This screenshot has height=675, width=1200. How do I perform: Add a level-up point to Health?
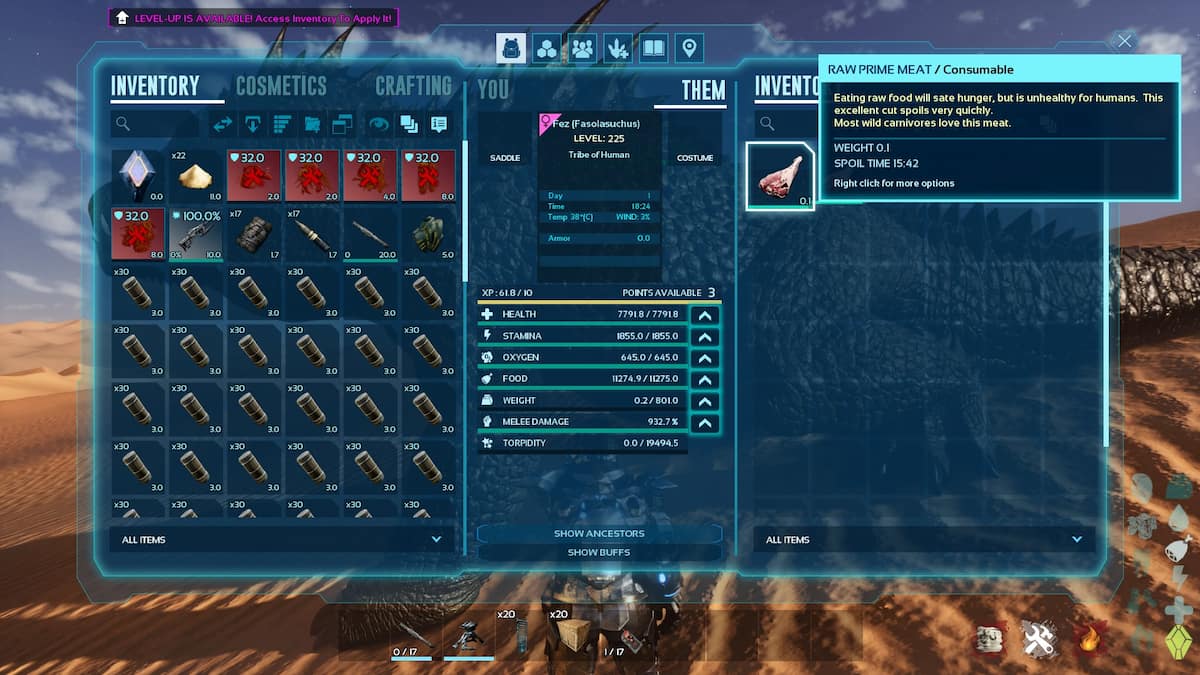click(x=705, y=314)
